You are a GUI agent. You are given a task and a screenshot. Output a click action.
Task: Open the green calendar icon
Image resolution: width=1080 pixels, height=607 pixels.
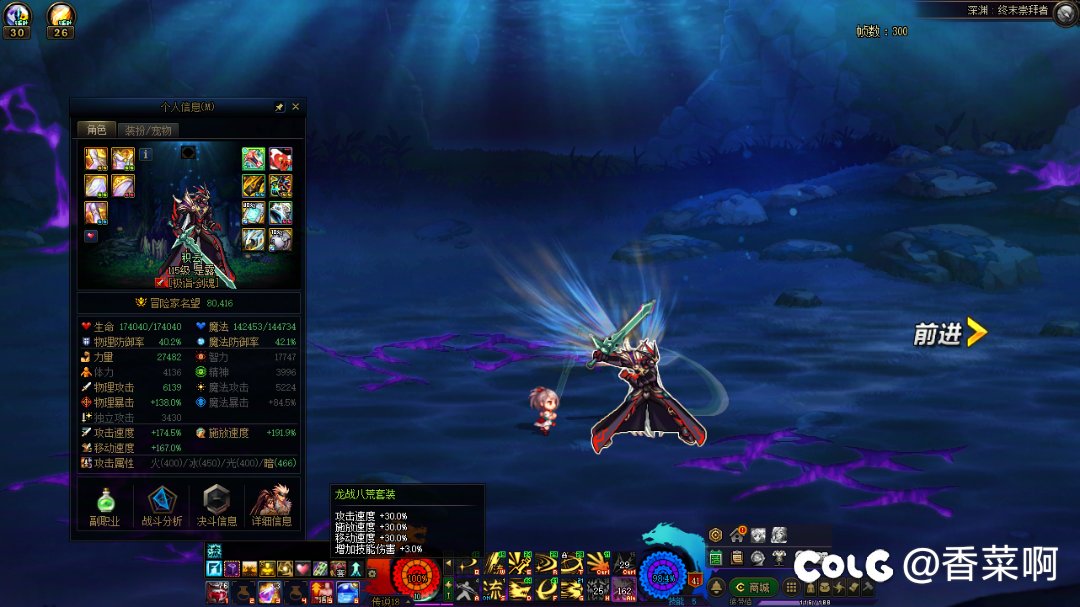(x=716, y=558)
